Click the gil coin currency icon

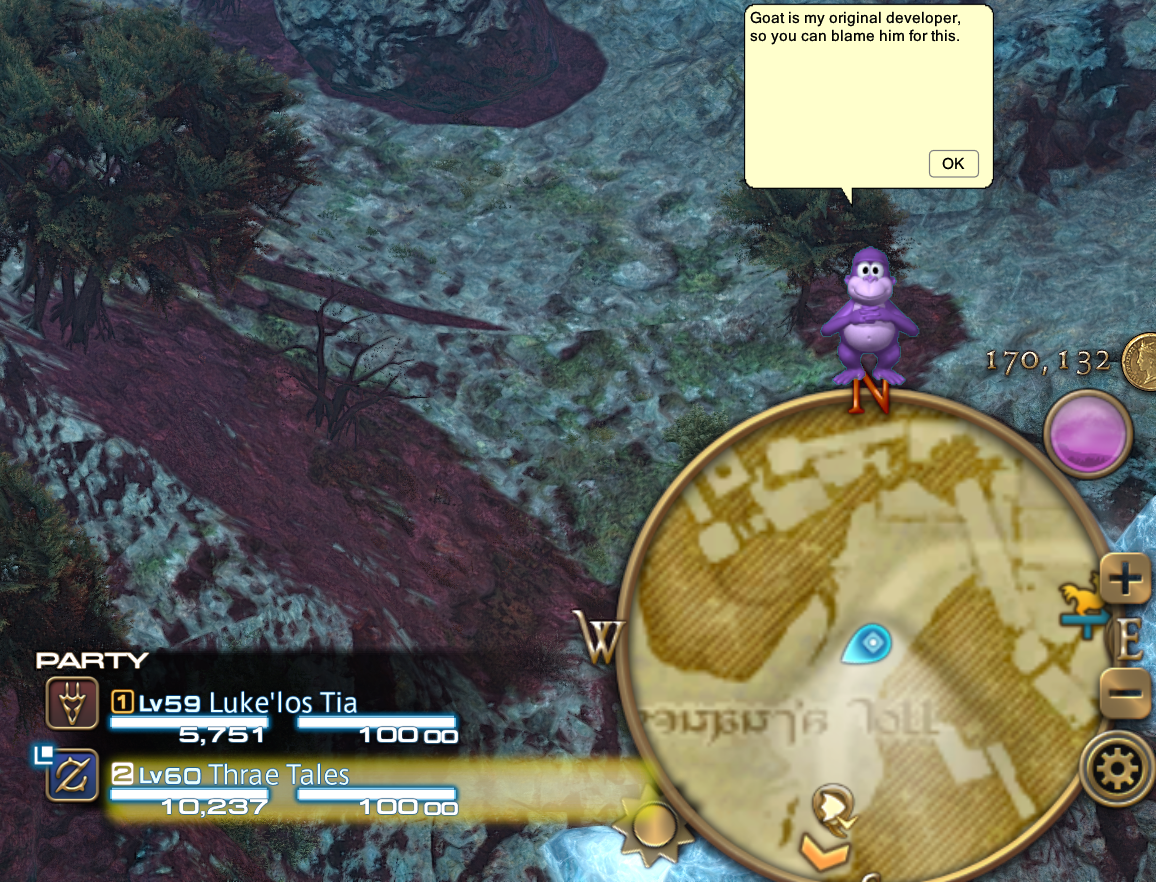coord(1139,361)
